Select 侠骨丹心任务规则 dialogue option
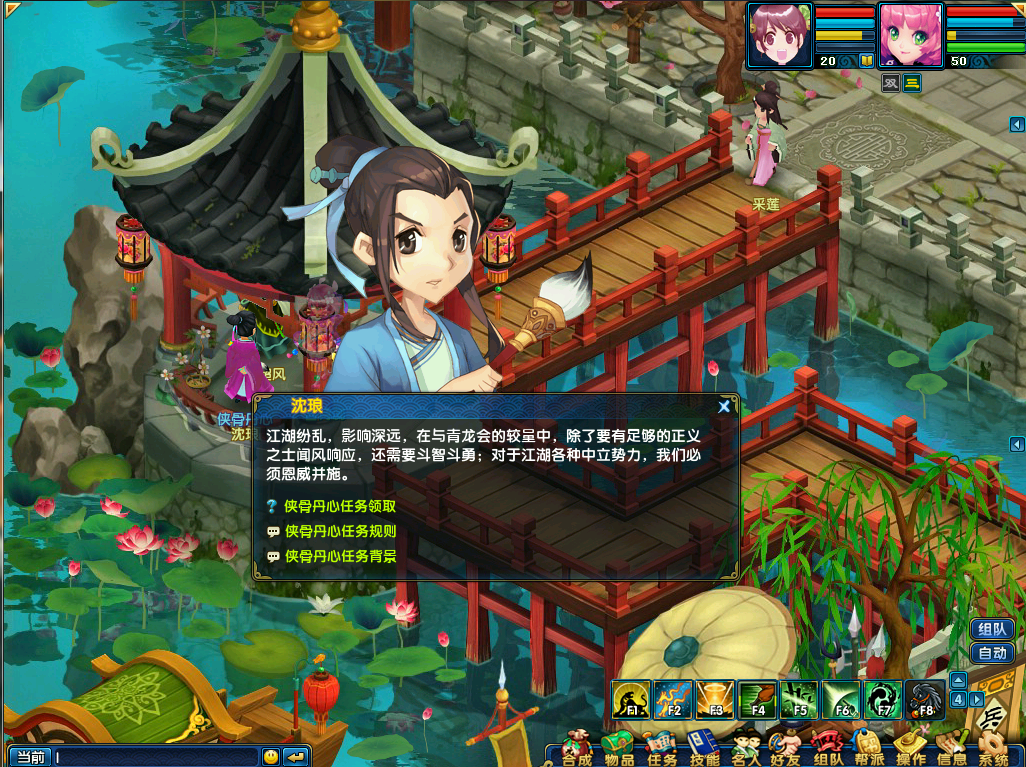Image resolution: width=1026 pixels, height=767 pixels. tap(340, 531)
